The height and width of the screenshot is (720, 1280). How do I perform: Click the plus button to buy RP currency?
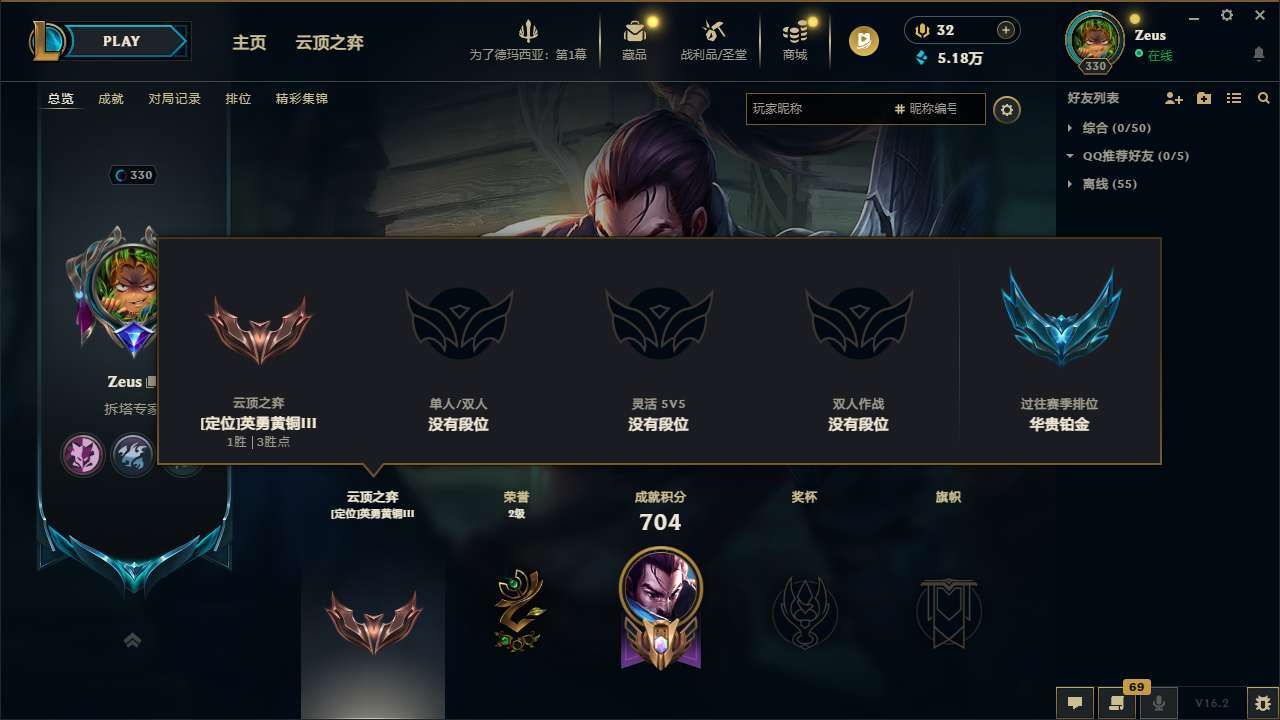point(1004,30)
